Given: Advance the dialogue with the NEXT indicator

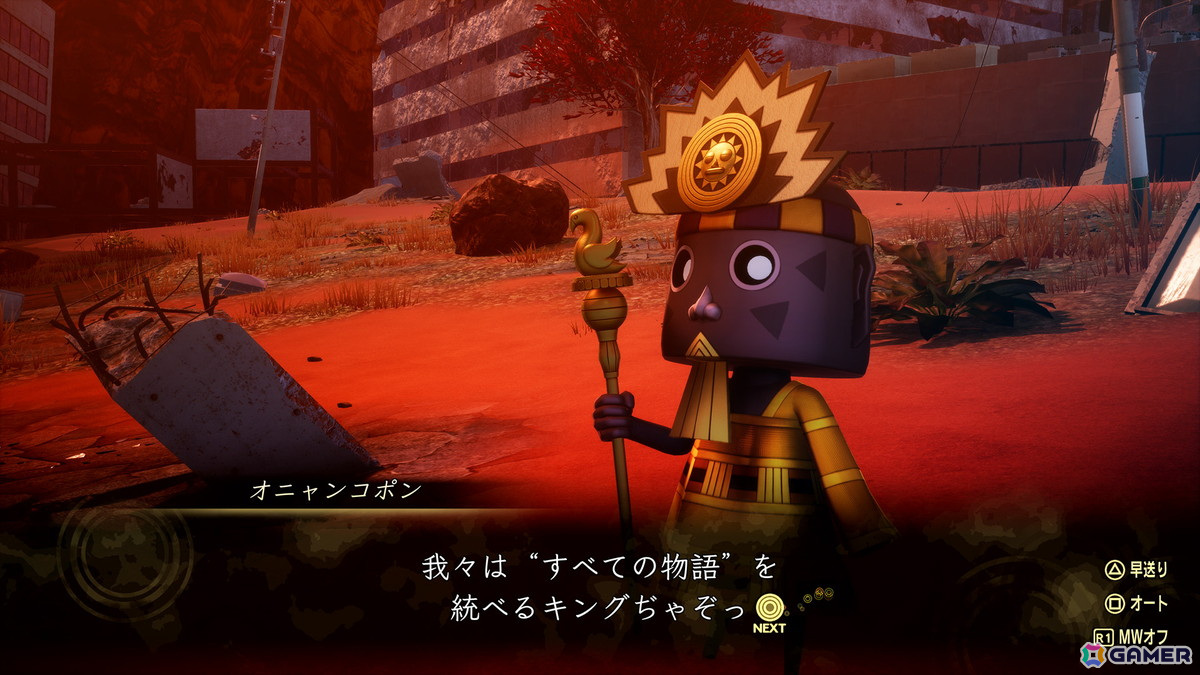Looking at the screenshot, I should click(769, 611).
